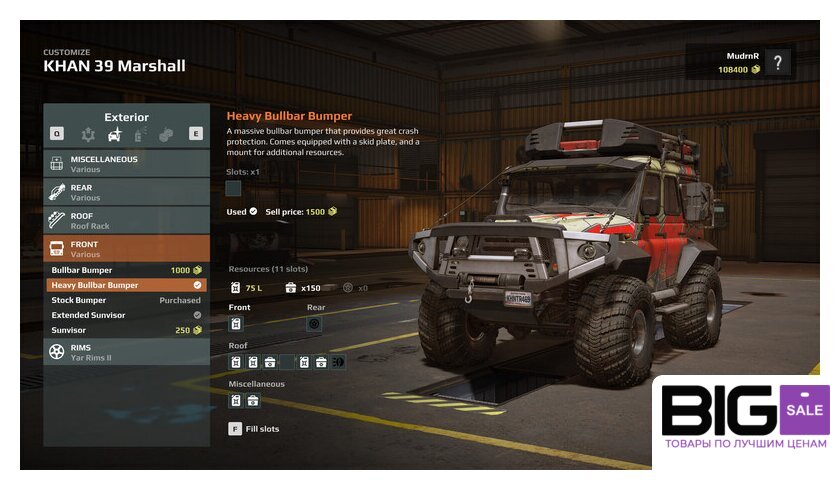The height and width of the screenshot is (490, 840).
Task: Switch to the gear upgrades tab
Action: (x=89, y=133)
